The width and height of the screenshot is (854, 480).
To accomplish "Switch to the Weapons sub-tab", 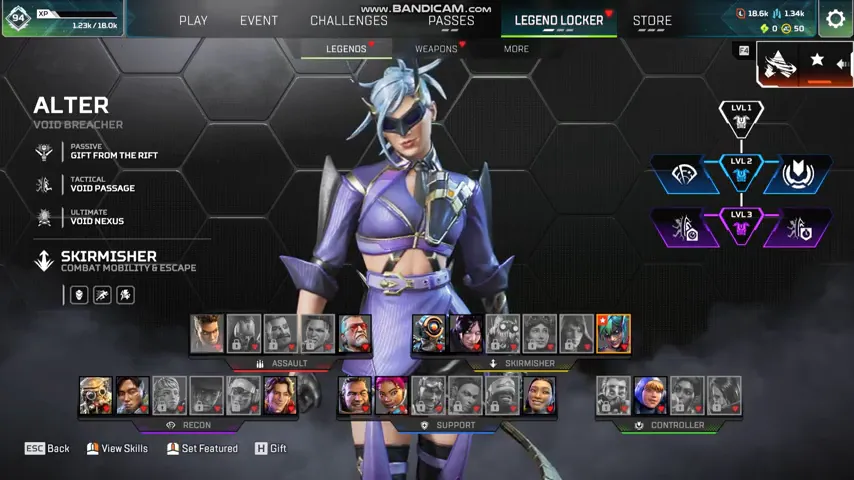I will point(436,48).
